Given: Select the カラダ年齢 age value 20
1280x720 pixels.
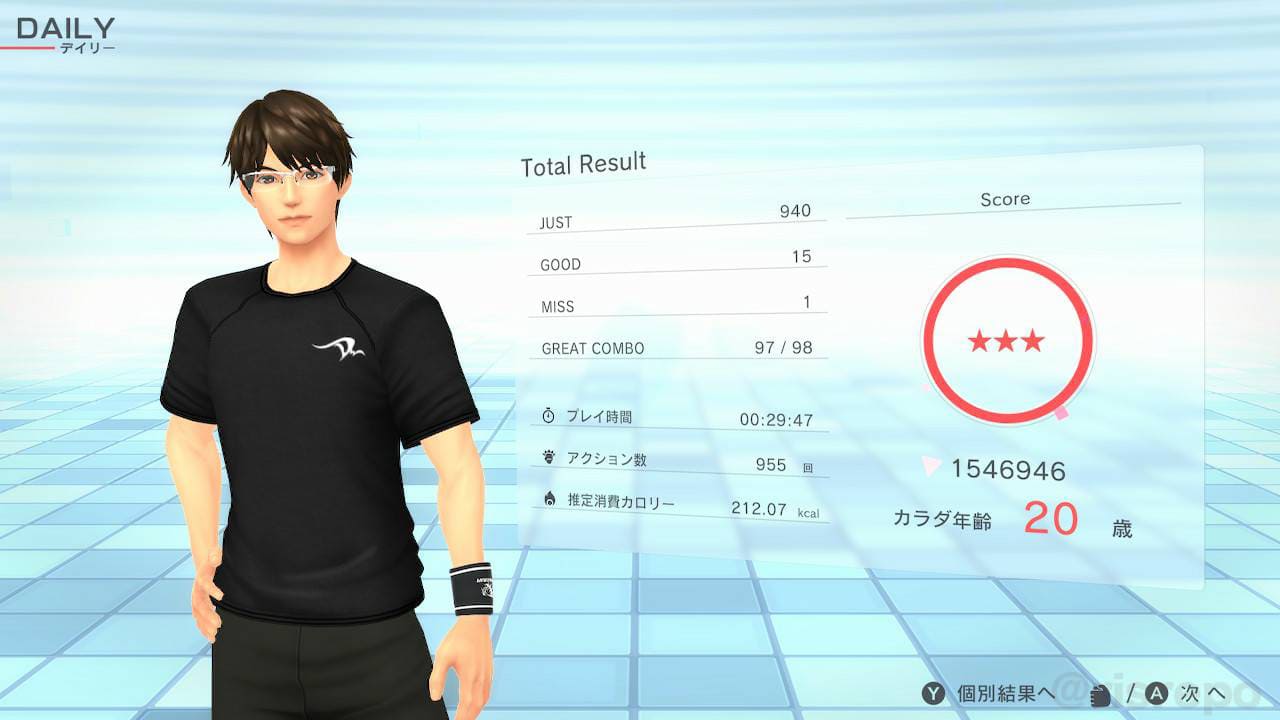Looking at the screenshot, I should coord(1052,519).
